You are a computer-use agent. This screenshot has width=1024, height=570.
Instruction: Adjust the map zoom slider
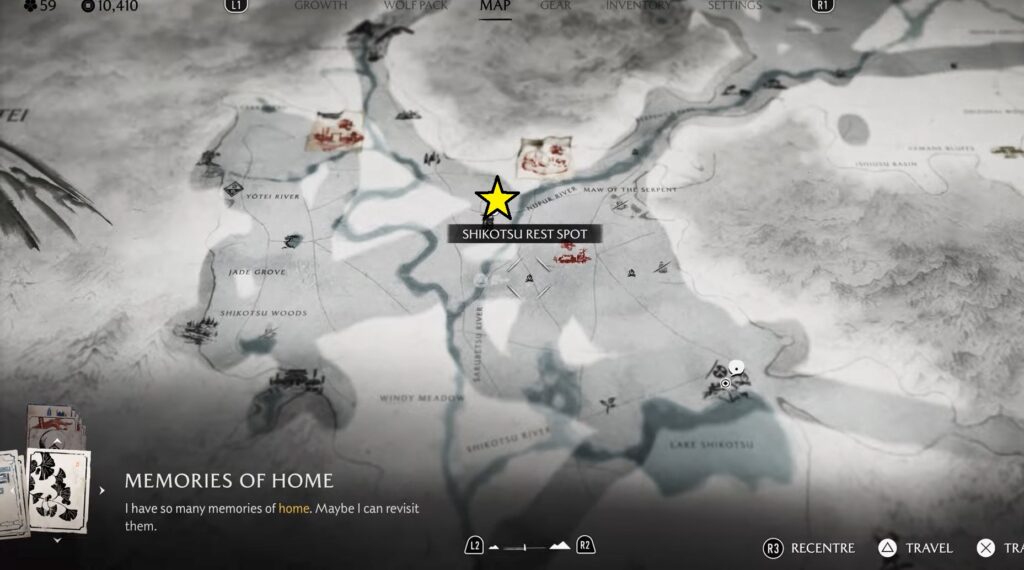[529, 547]
